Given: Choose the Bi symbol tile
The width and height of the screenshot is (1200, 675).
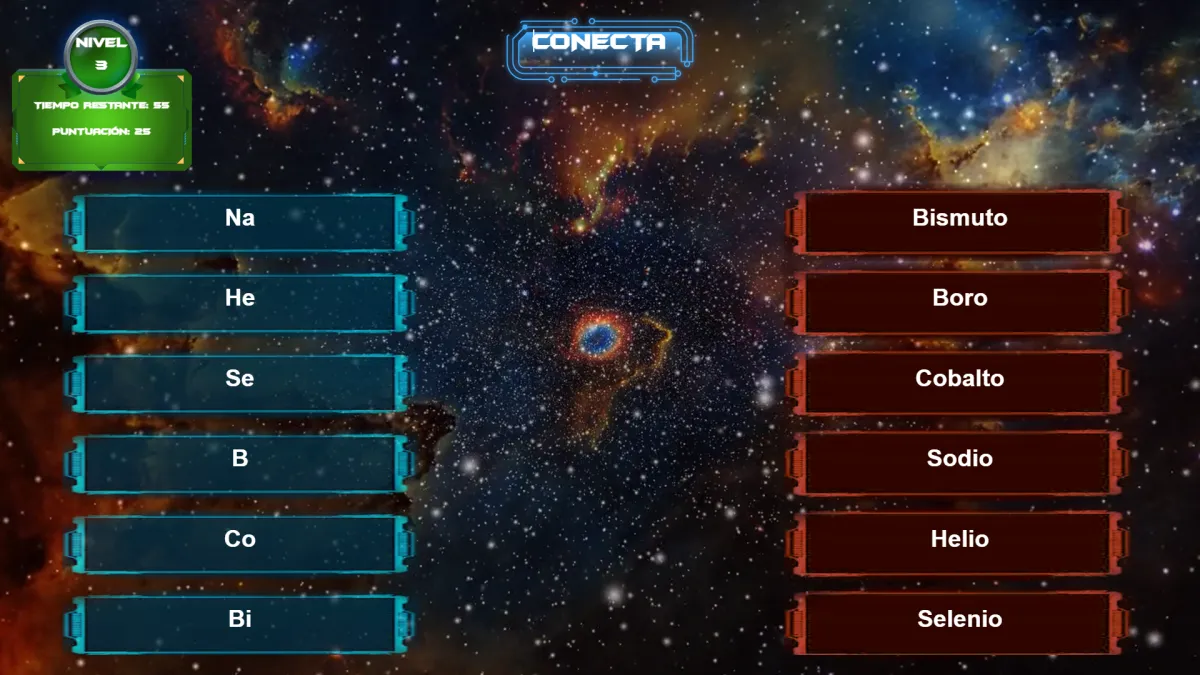Looking at the screenshot, I should (x=240, y=623).
